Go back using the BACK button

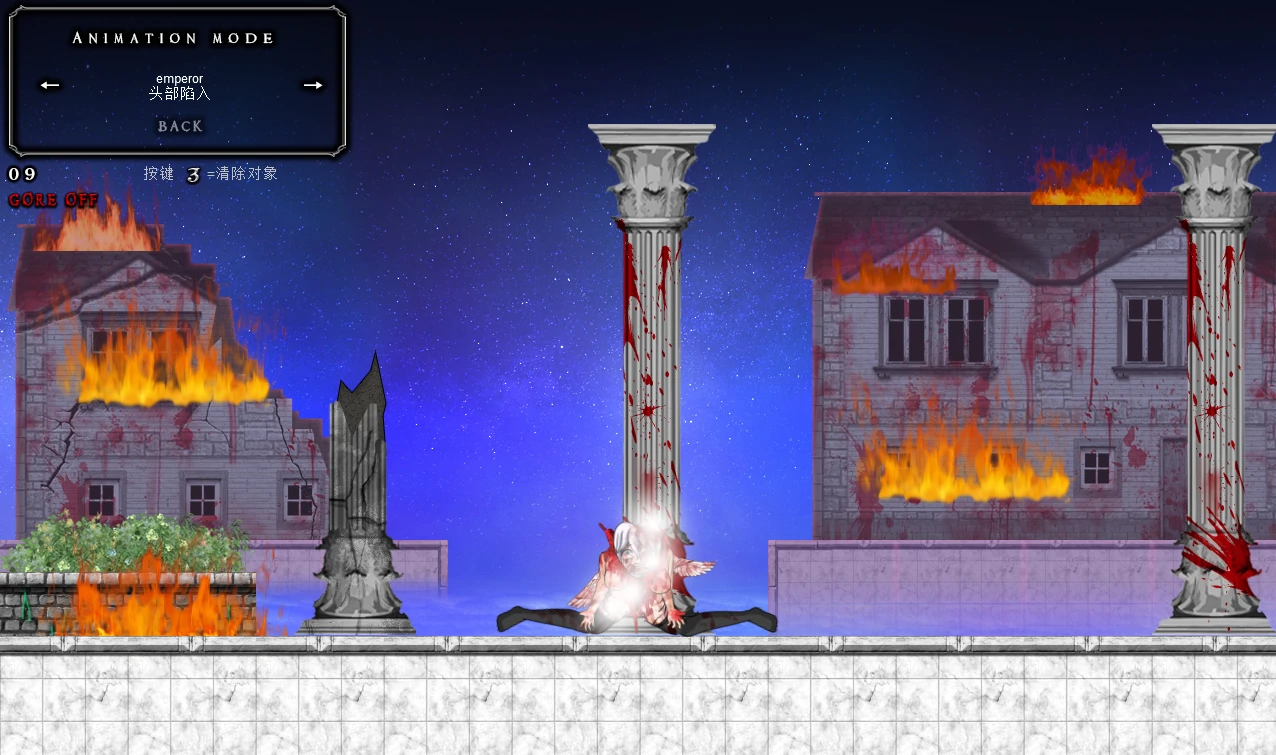(x=180, y=126)
